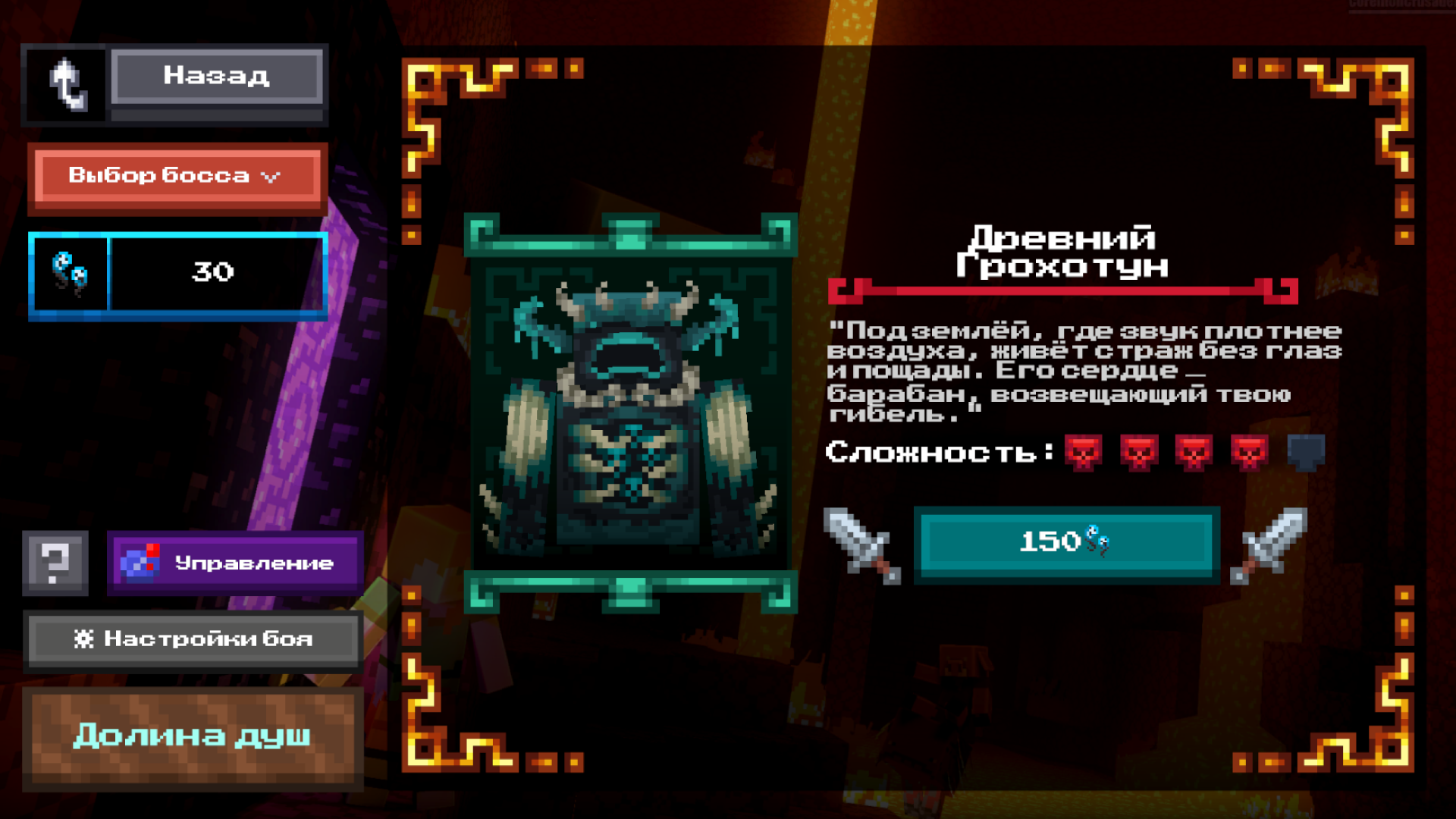This screenshot has height=819, width=1456.
Task: Click the gamepad icon next to Управление
Action: point(139,563)
